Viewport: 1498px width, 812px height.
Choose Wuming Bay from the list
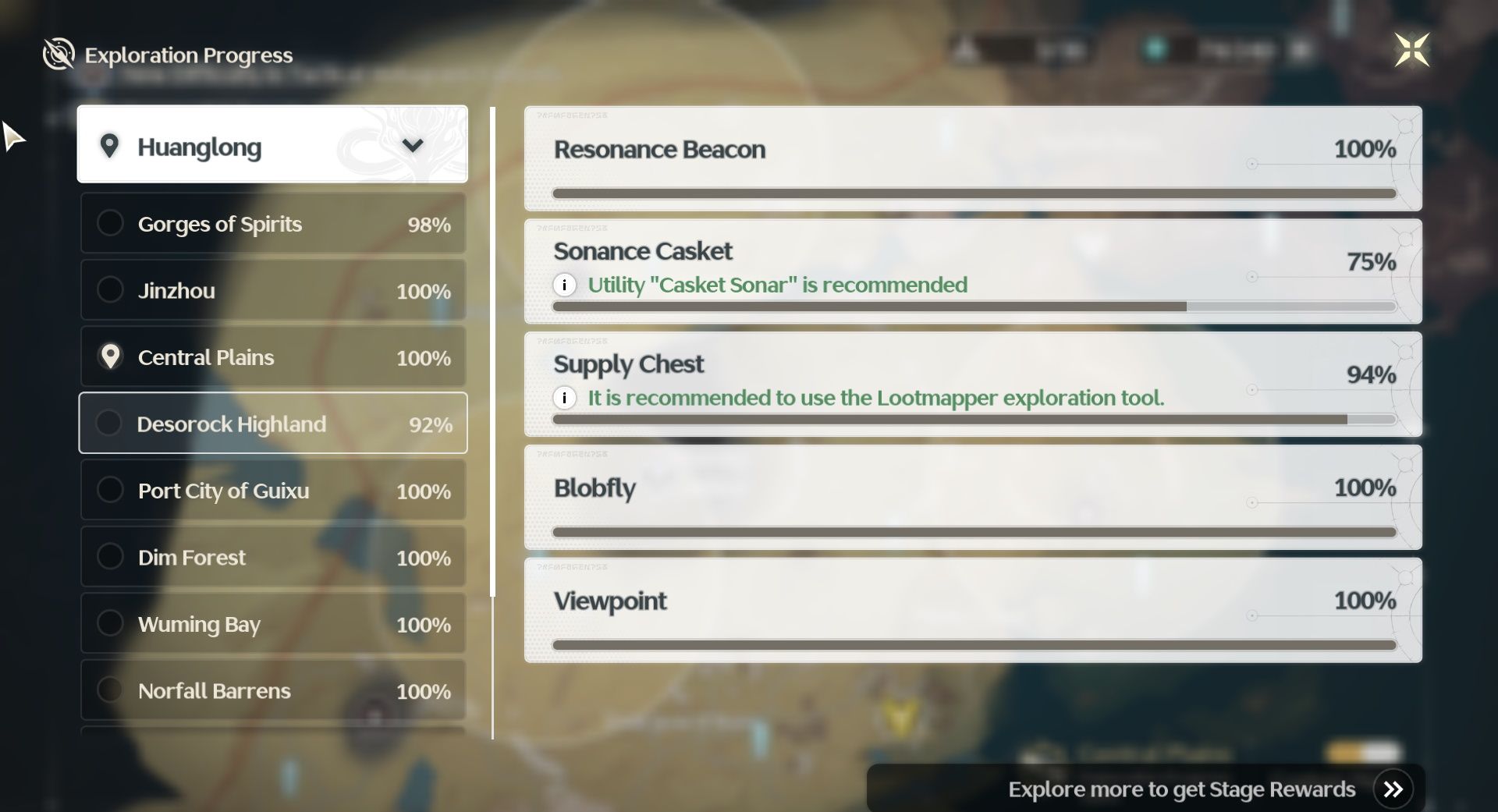[x=272, y=624]
